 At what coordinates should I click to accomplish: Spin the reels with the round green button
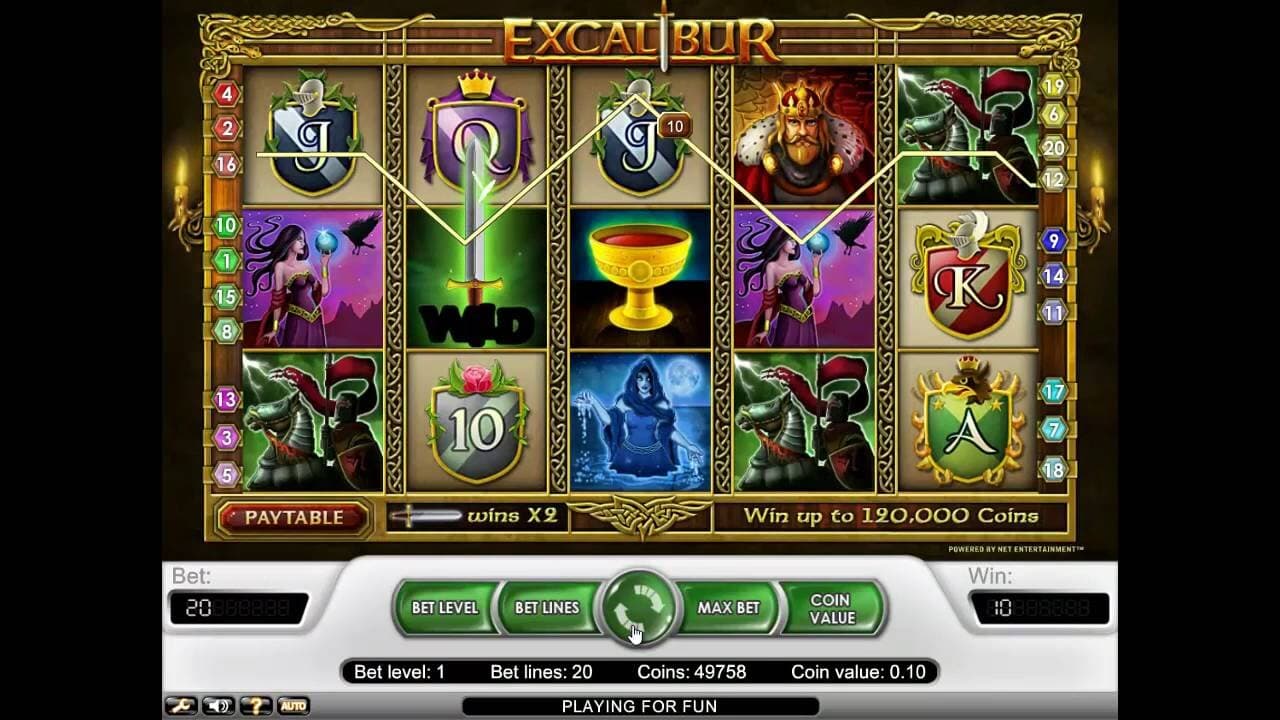[x=638, y=608]
